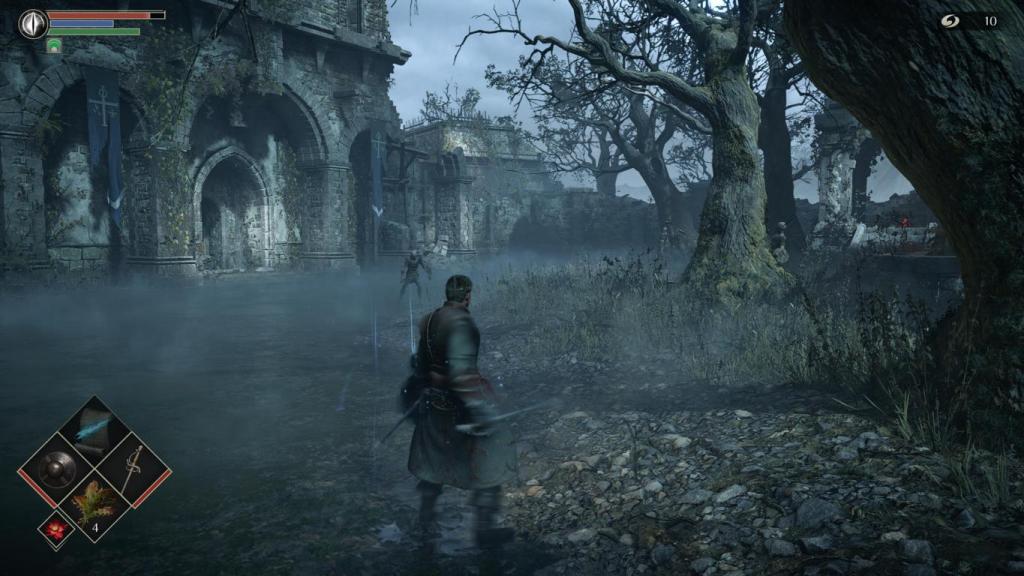Select the blue spell slot in equipment diamond

pos(94,428)
